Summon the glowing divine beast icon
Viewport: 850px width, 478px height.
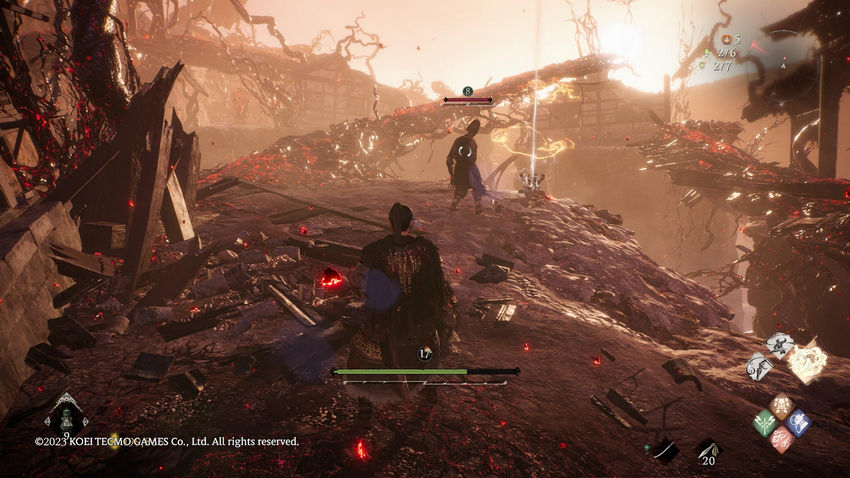pos(806,362)
